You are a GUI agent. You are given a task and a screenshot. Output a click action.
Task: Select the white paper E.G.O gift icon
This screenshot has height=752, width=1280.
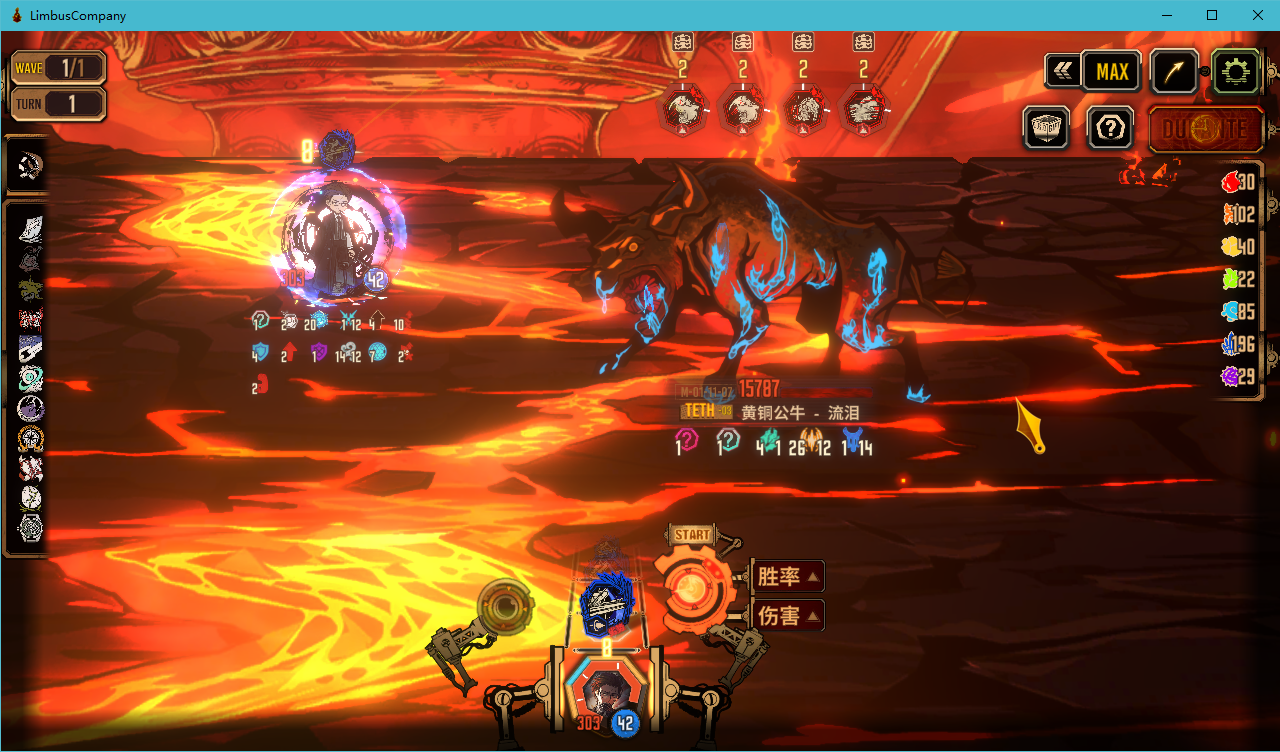(31, 228)
